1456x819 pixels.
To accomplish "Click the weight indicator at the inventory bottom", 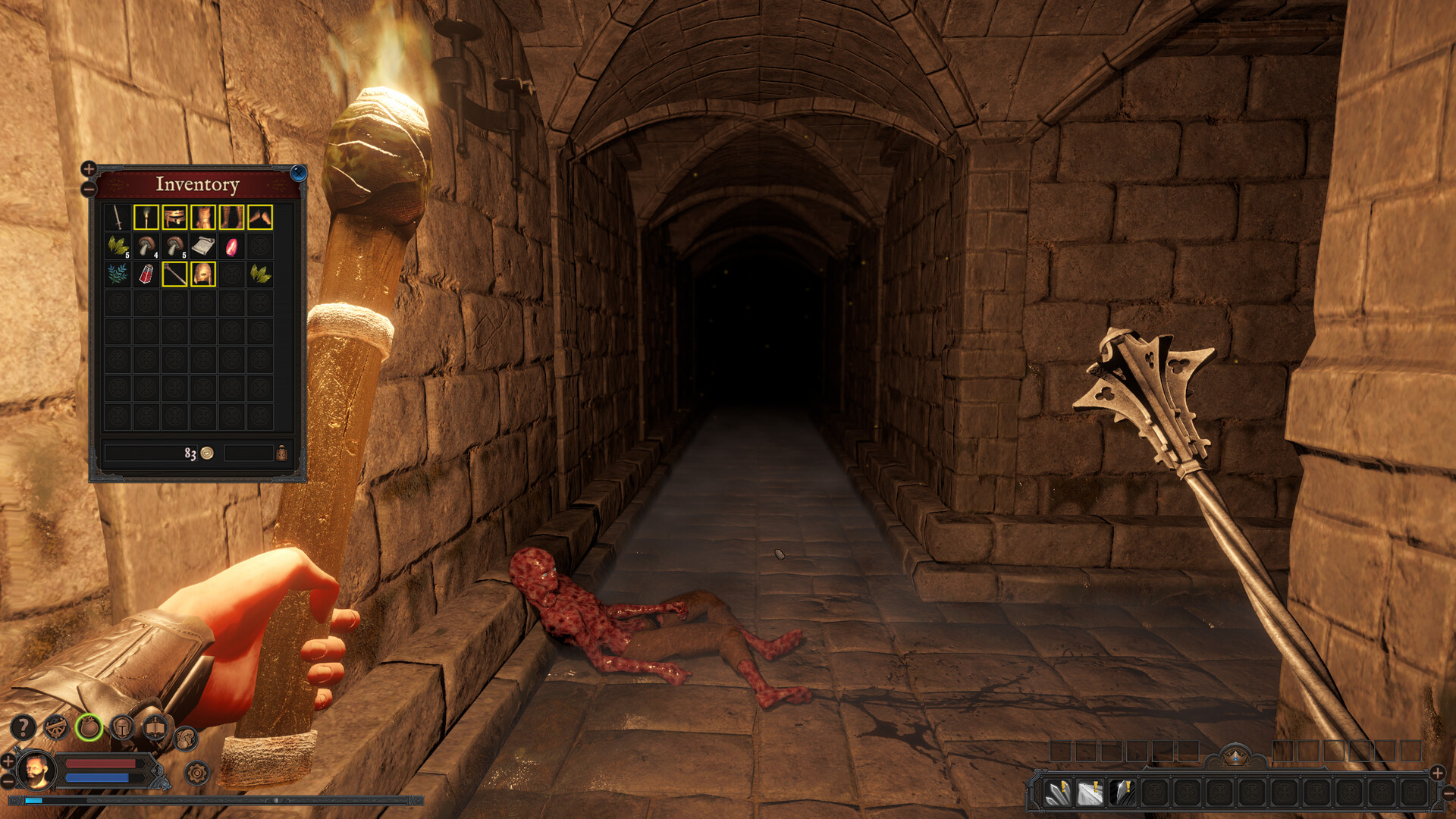I will (x=281, y=453).
